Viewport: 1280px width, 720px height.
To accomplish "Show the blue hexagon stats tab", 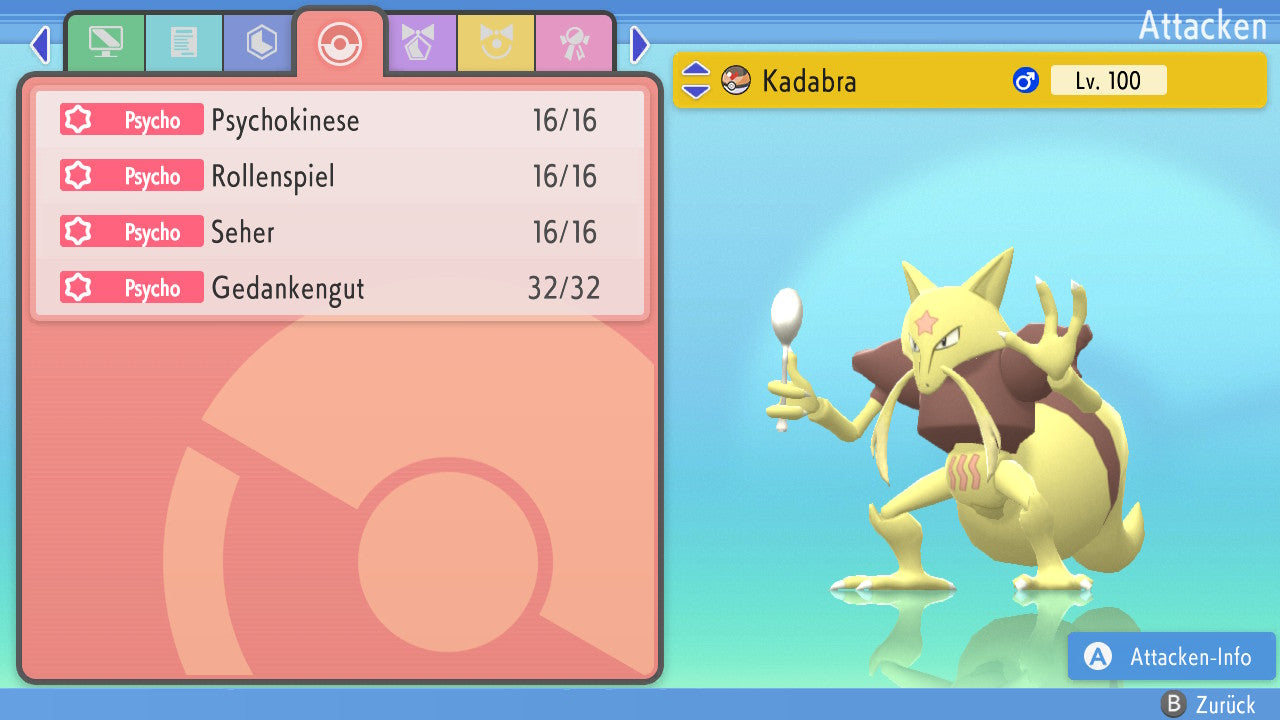I will pyautogui.click(x=262, y=44).
